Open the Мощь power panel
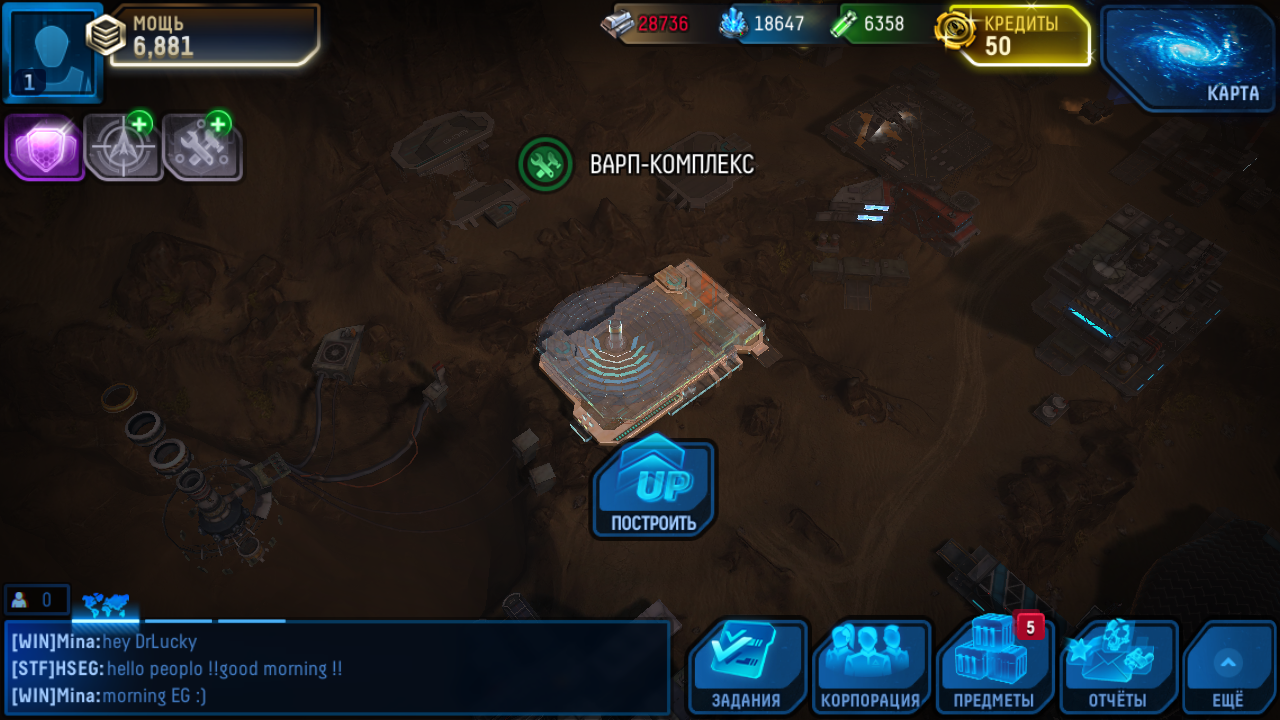 214,36
